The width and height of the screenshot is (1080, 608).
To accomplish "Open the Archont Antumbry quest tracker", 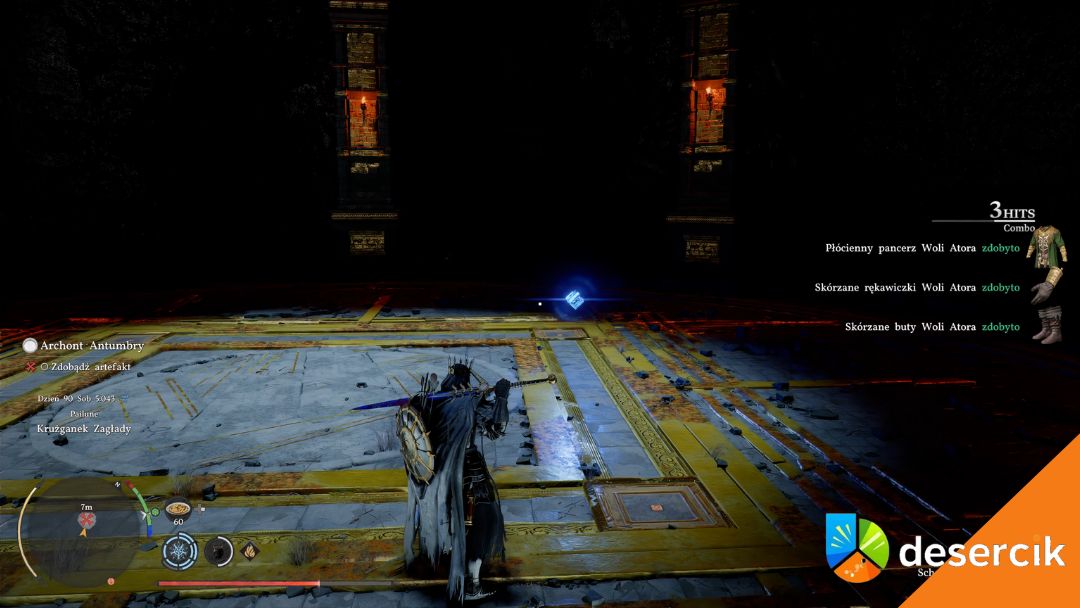I will coord(91,345).
